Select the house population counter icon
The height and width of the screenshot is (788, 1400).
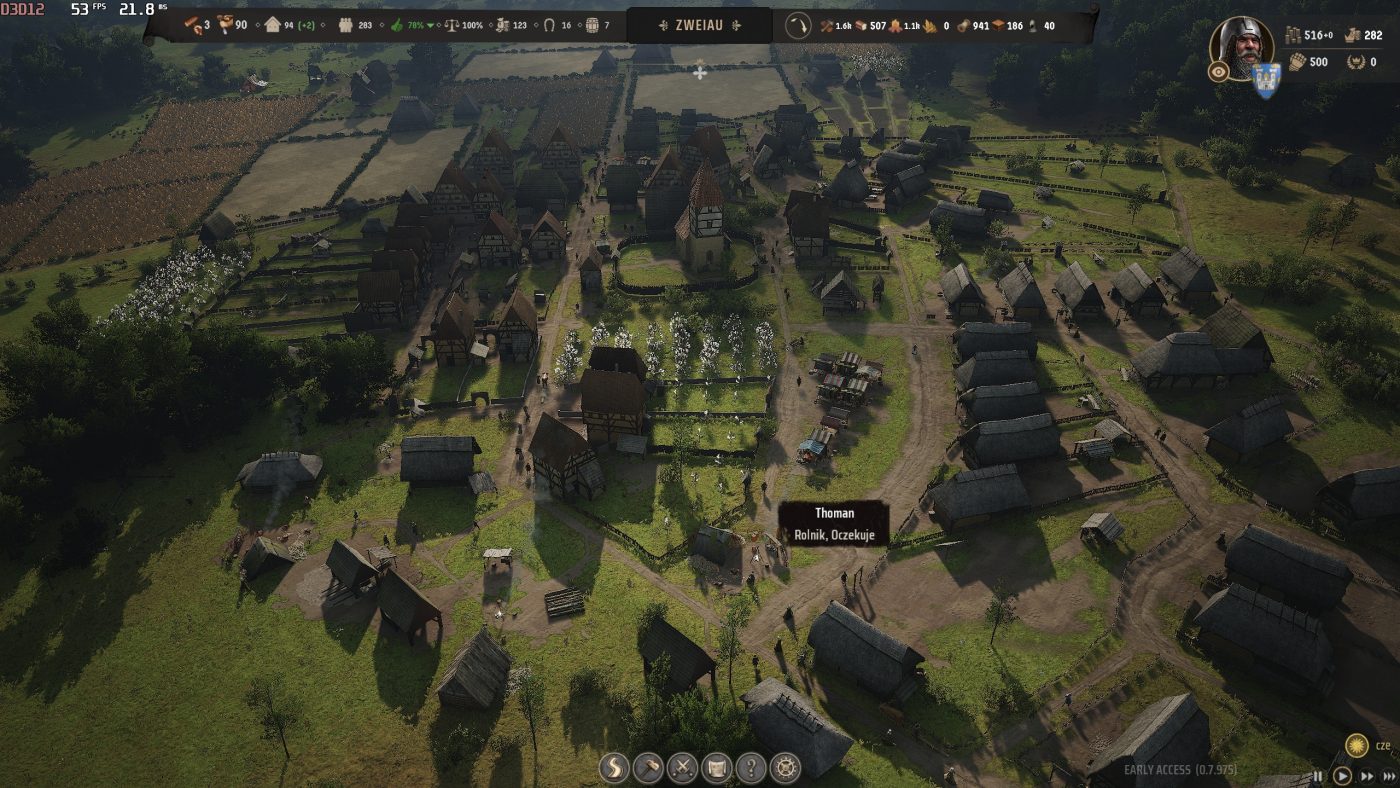click(x=273, y=25)
